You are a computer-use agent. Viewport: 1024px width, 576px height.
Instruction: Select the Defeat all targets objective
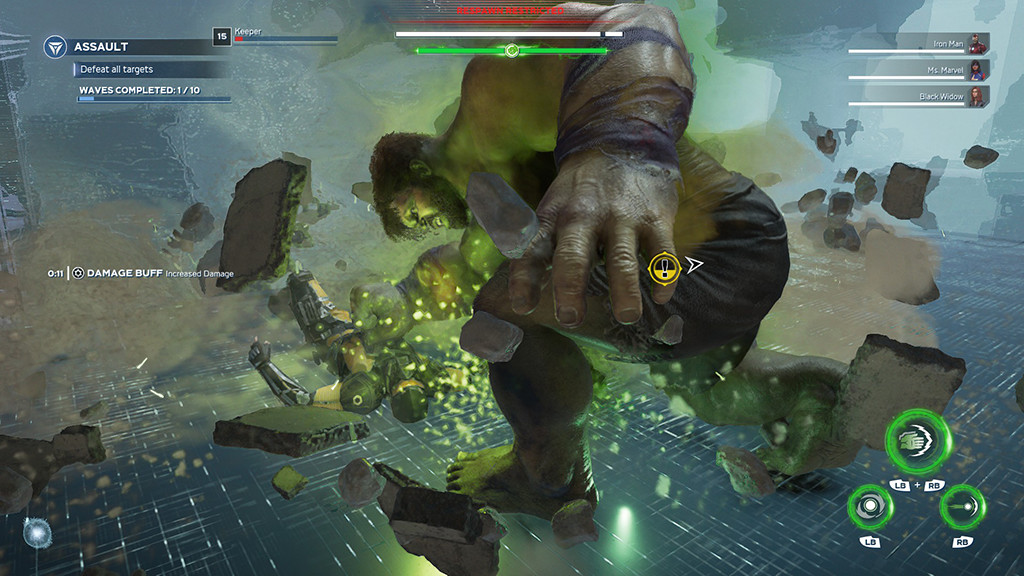click(x=118, y=70)
